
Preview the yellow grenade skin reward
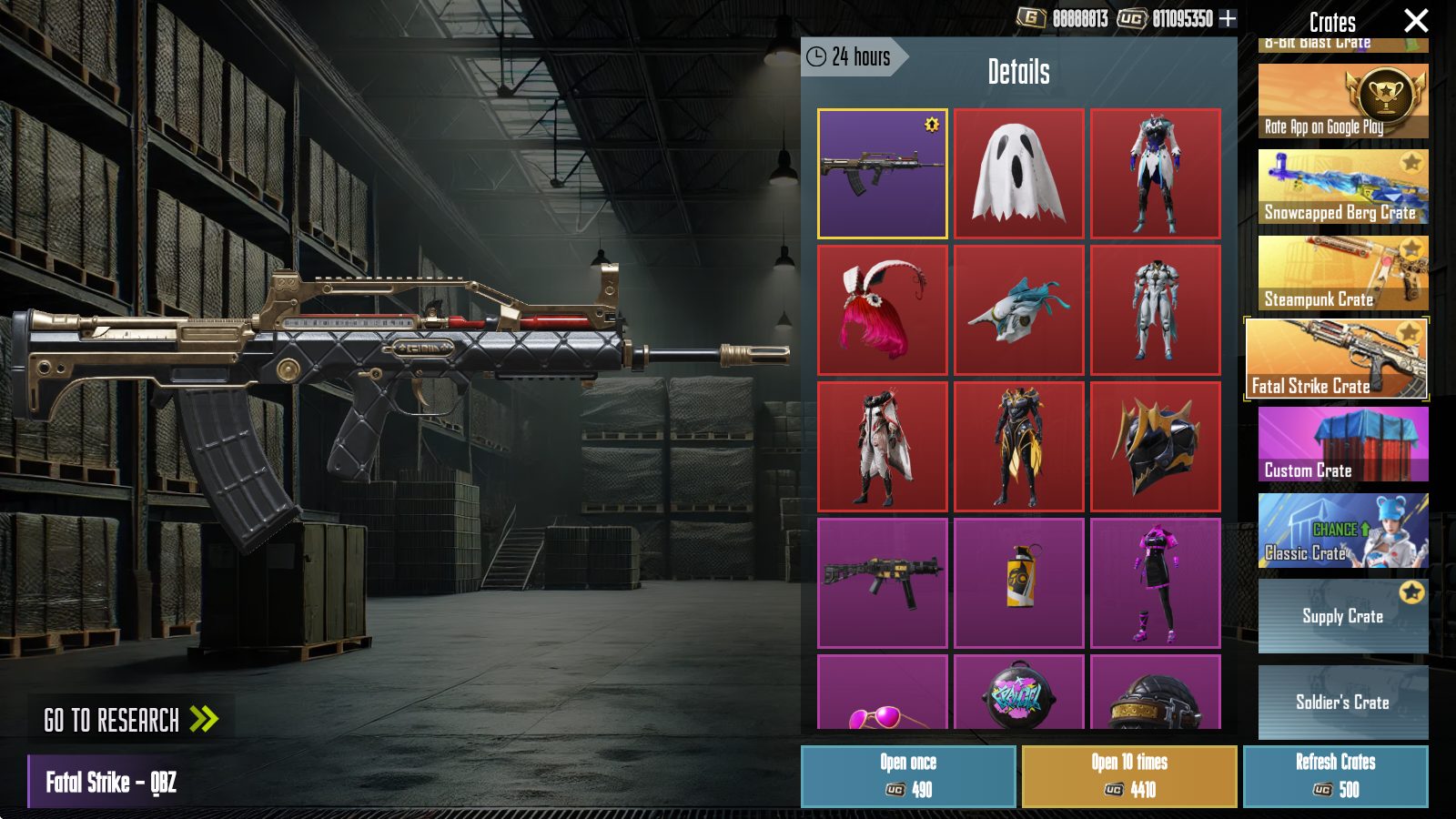(1018, 583)
